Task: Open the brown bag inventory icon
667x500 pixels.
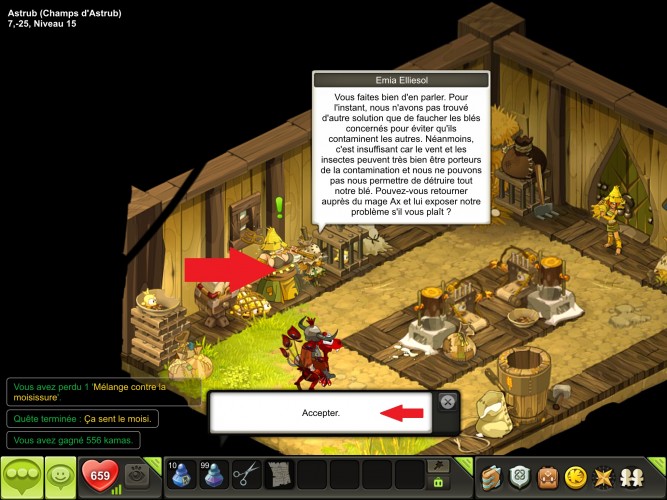Action: point(549,474)
